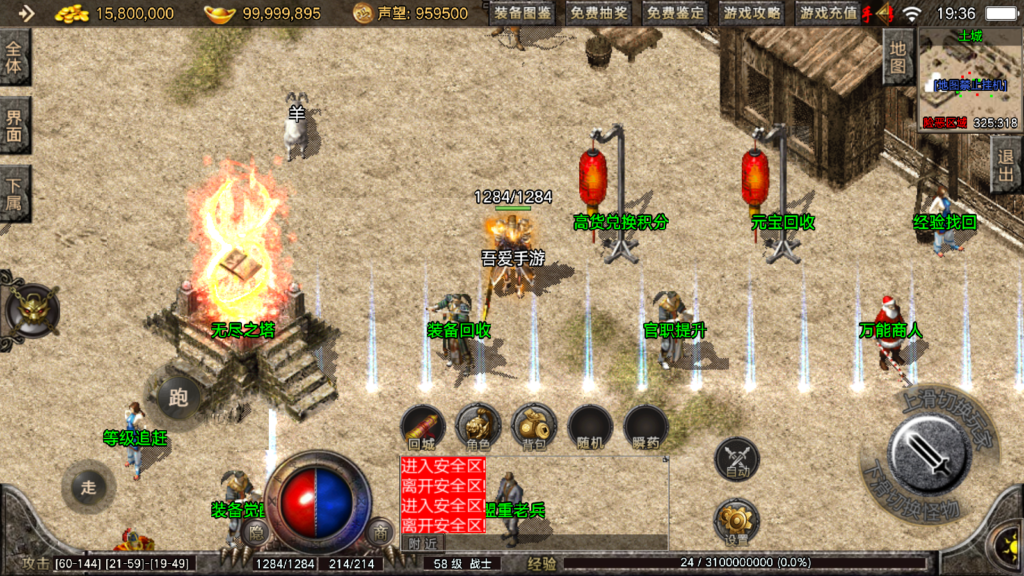
Task: Select the 下属 subordinates side tab
Action: tap(14, 194)
